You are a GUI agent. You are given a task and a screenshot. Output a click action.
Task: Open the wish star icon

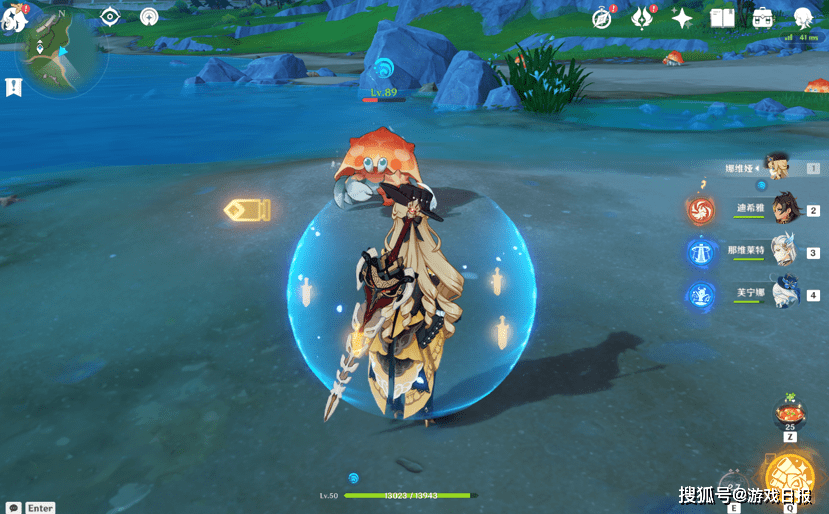682,18
